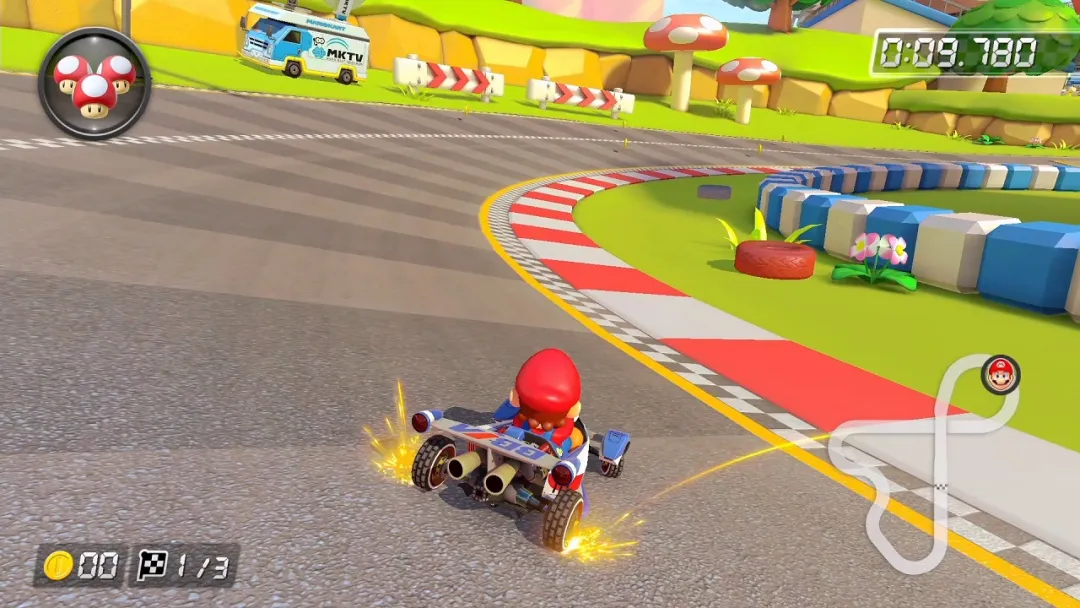Use the triple mushroom item slot
1080x608 pixels.
coord(94,82)
